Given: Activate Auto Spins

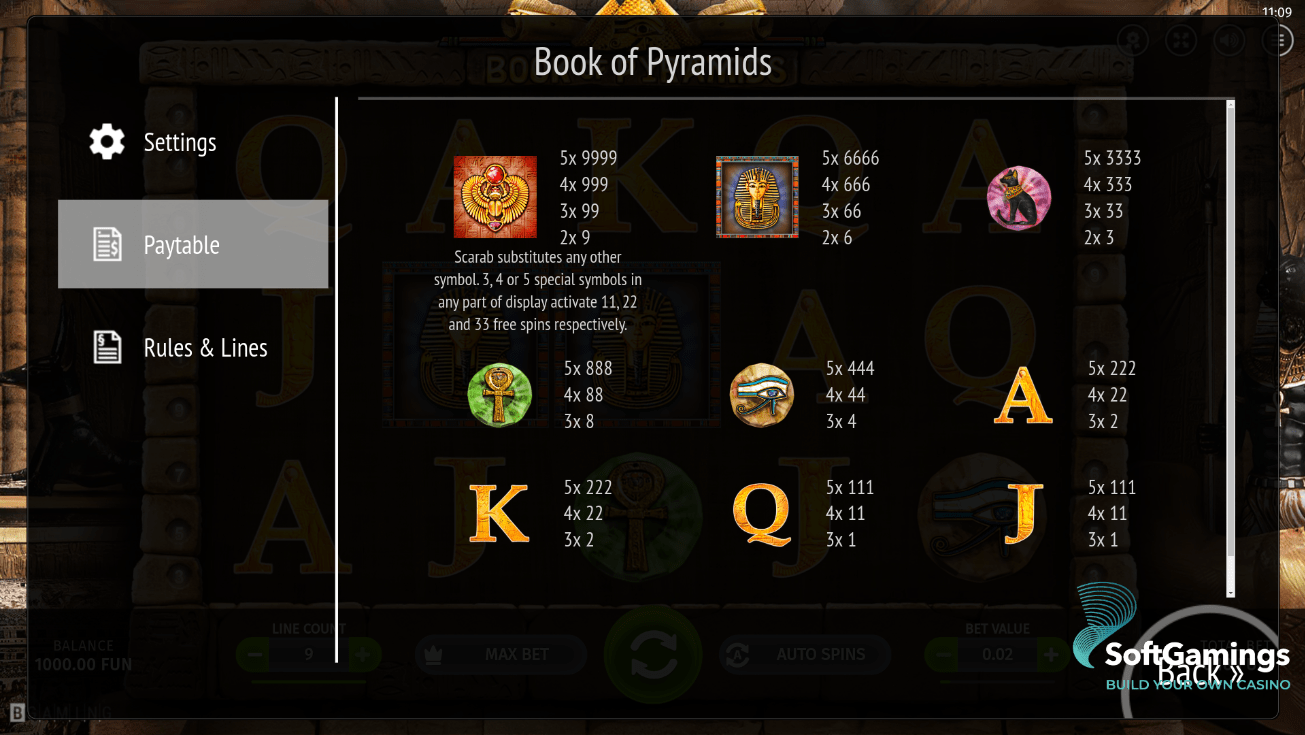Looking at the screenshot, I should pyautogui.click(x=804, y=655).
